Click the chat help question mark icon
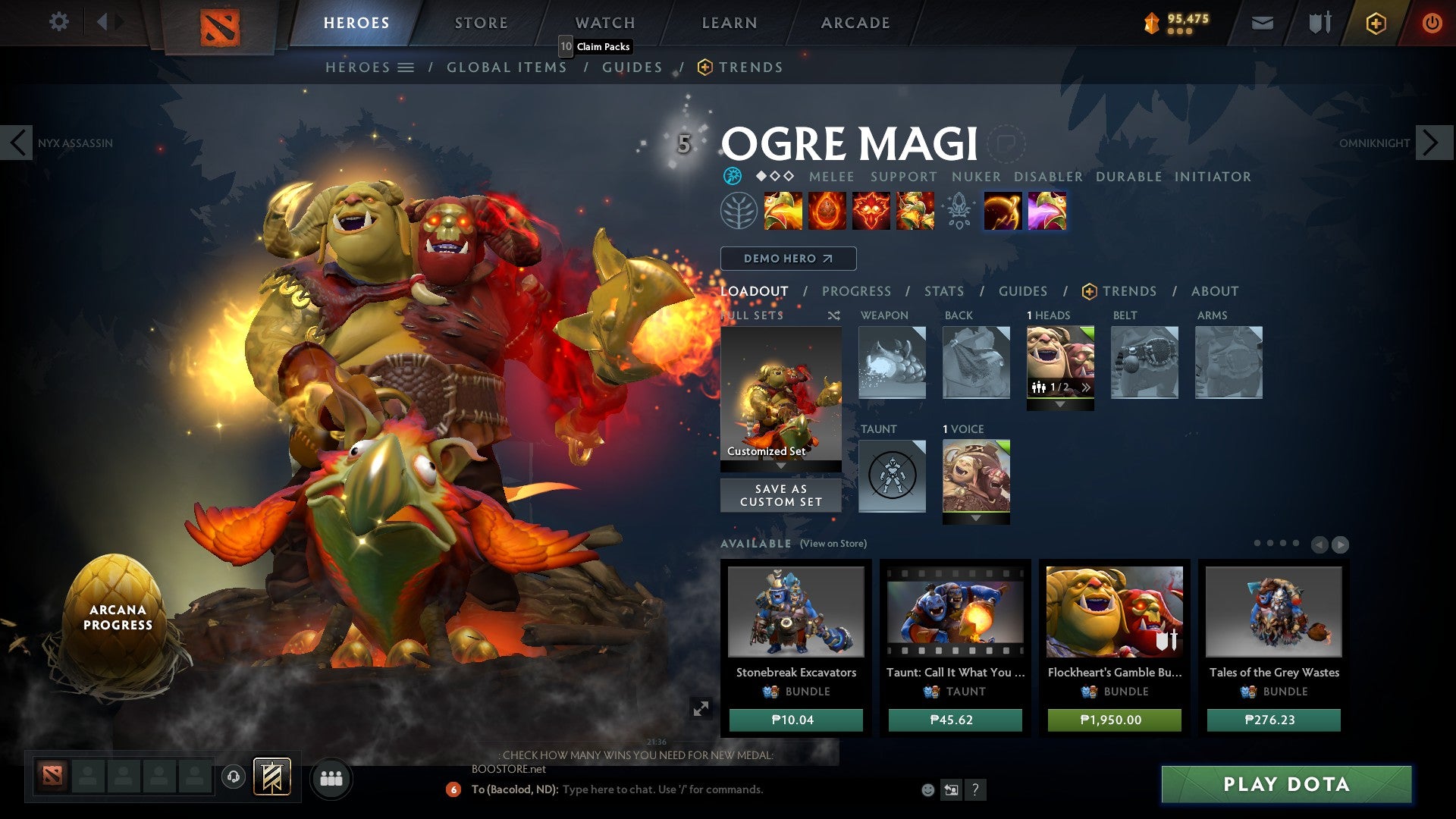The image size is (1456, 819). [975, 790]
